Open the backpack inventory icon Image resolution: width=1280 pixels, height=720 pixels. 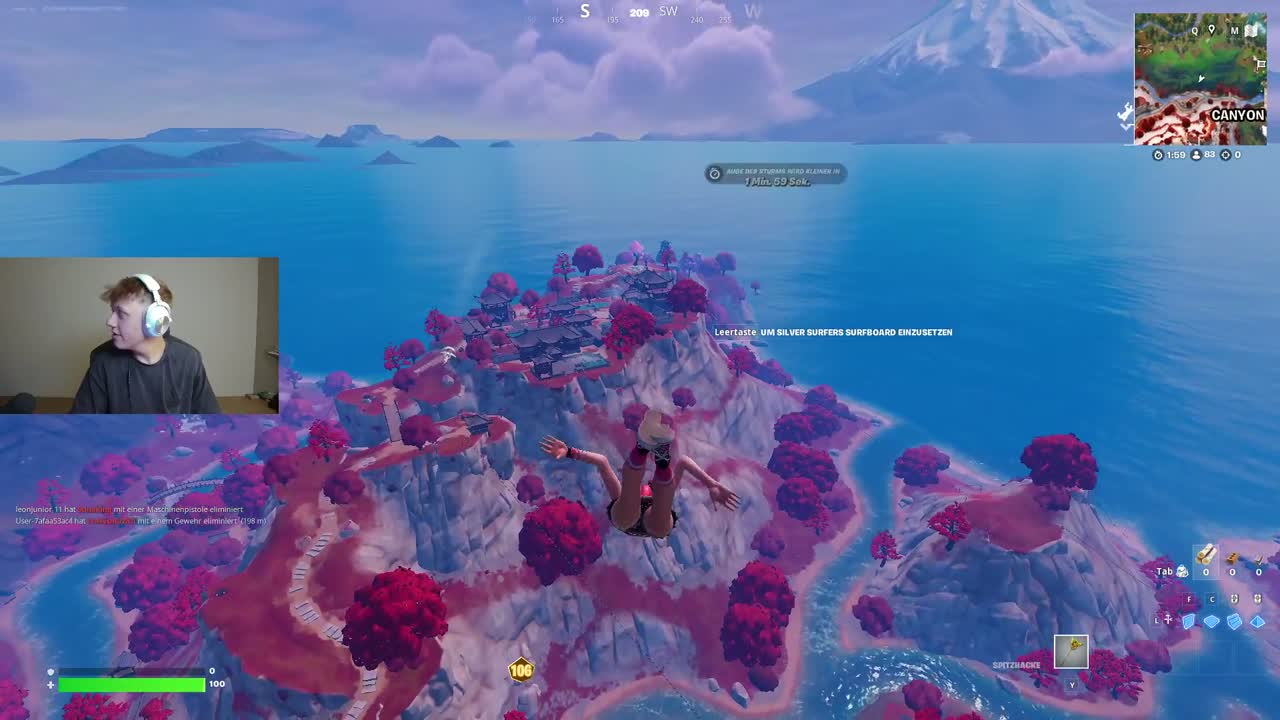[1182, 572]
